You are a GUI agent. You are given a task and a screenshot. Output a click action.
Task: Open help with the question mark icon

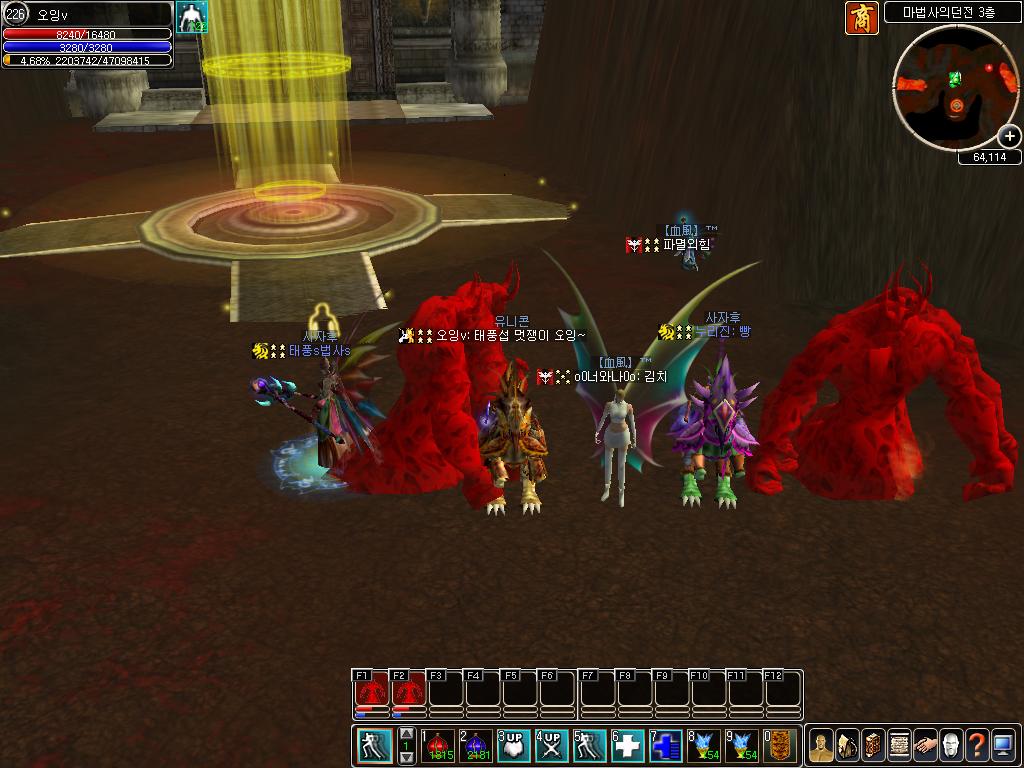coord(977,745)
